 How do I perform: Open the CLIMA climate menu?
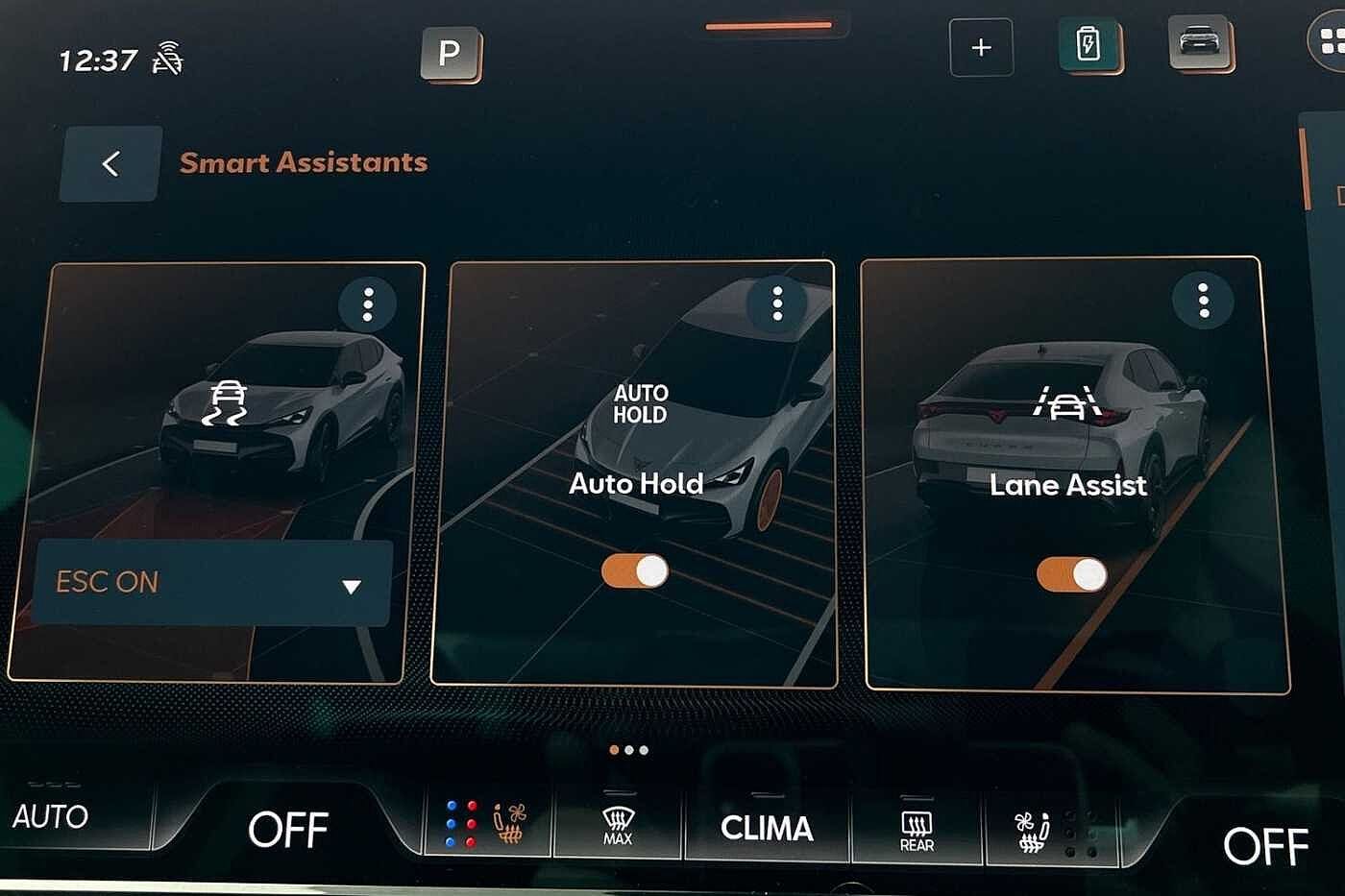click(x=767, y=828)
